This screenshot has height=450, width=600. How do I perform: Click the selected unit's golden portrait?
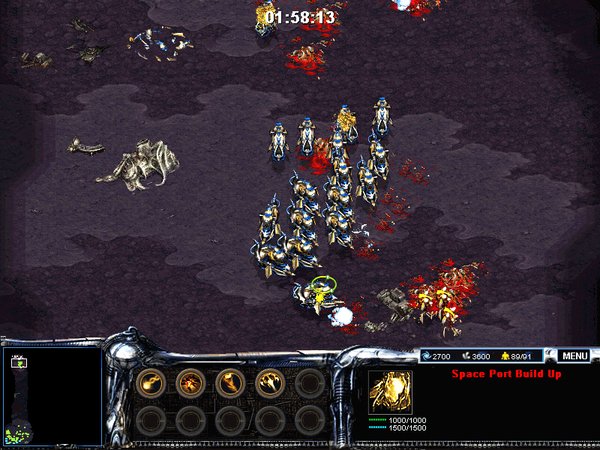pos(390,390)
